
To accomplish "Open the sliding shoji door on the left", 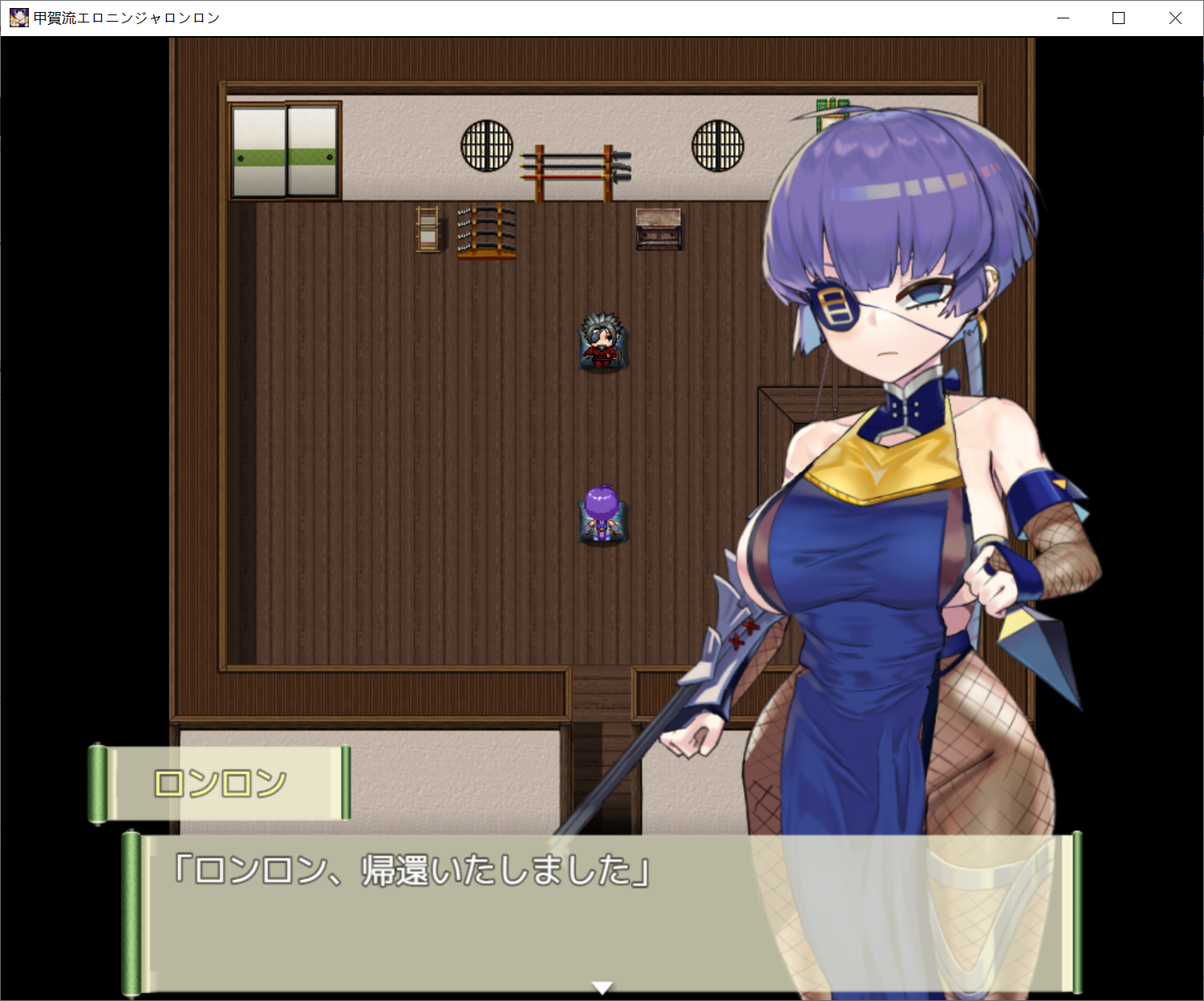I will pos(285,148).
